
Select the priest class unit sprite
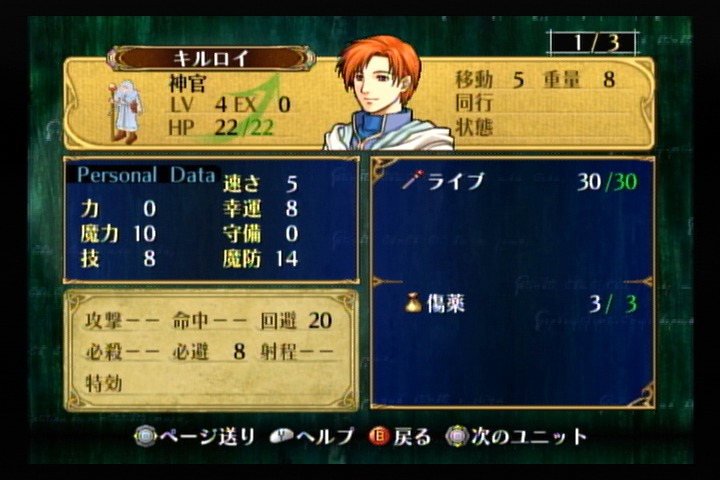coord(125,108)
